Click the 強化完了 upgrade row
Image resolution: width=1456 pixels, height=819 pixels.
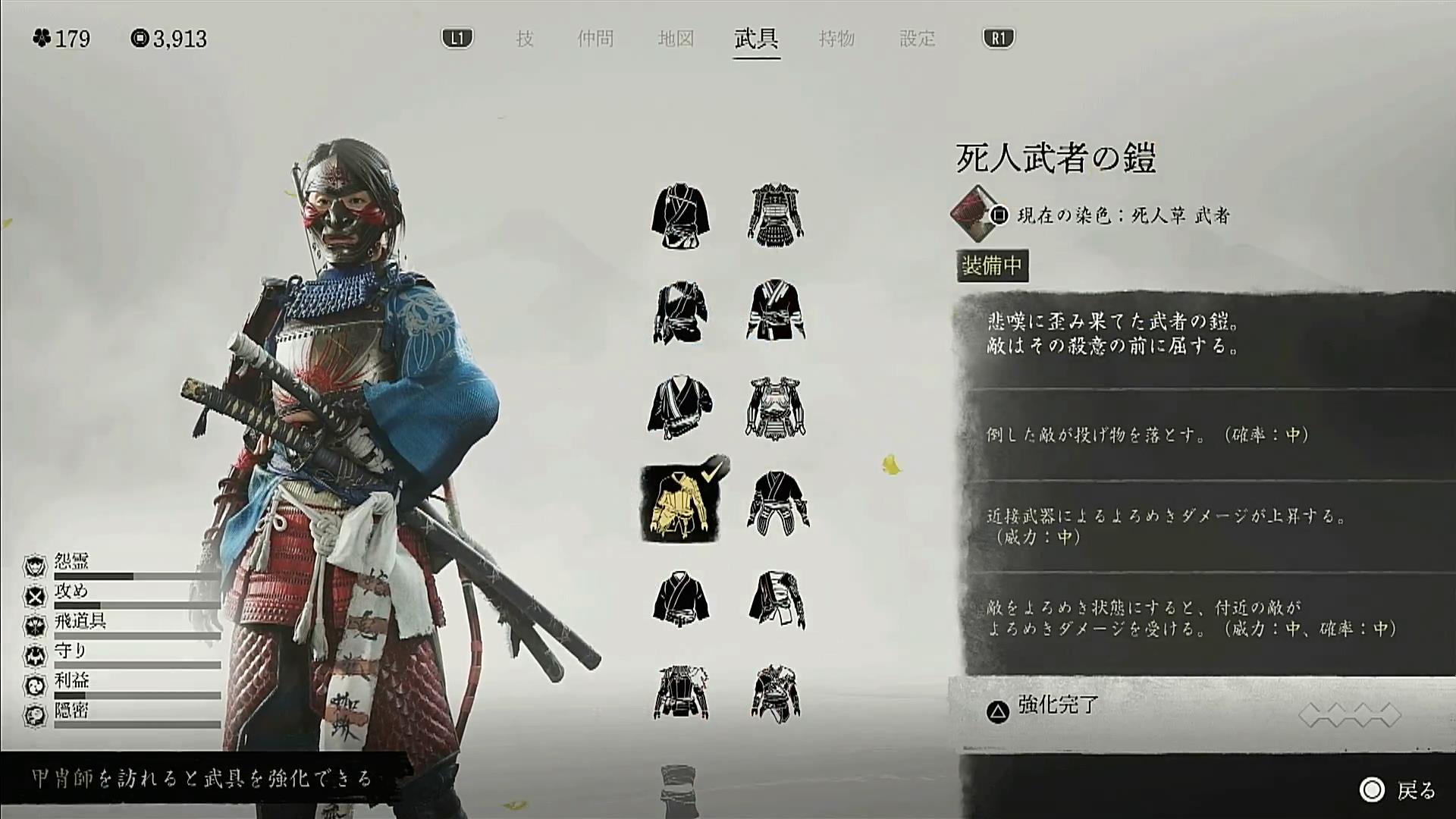coord(1057,707)
